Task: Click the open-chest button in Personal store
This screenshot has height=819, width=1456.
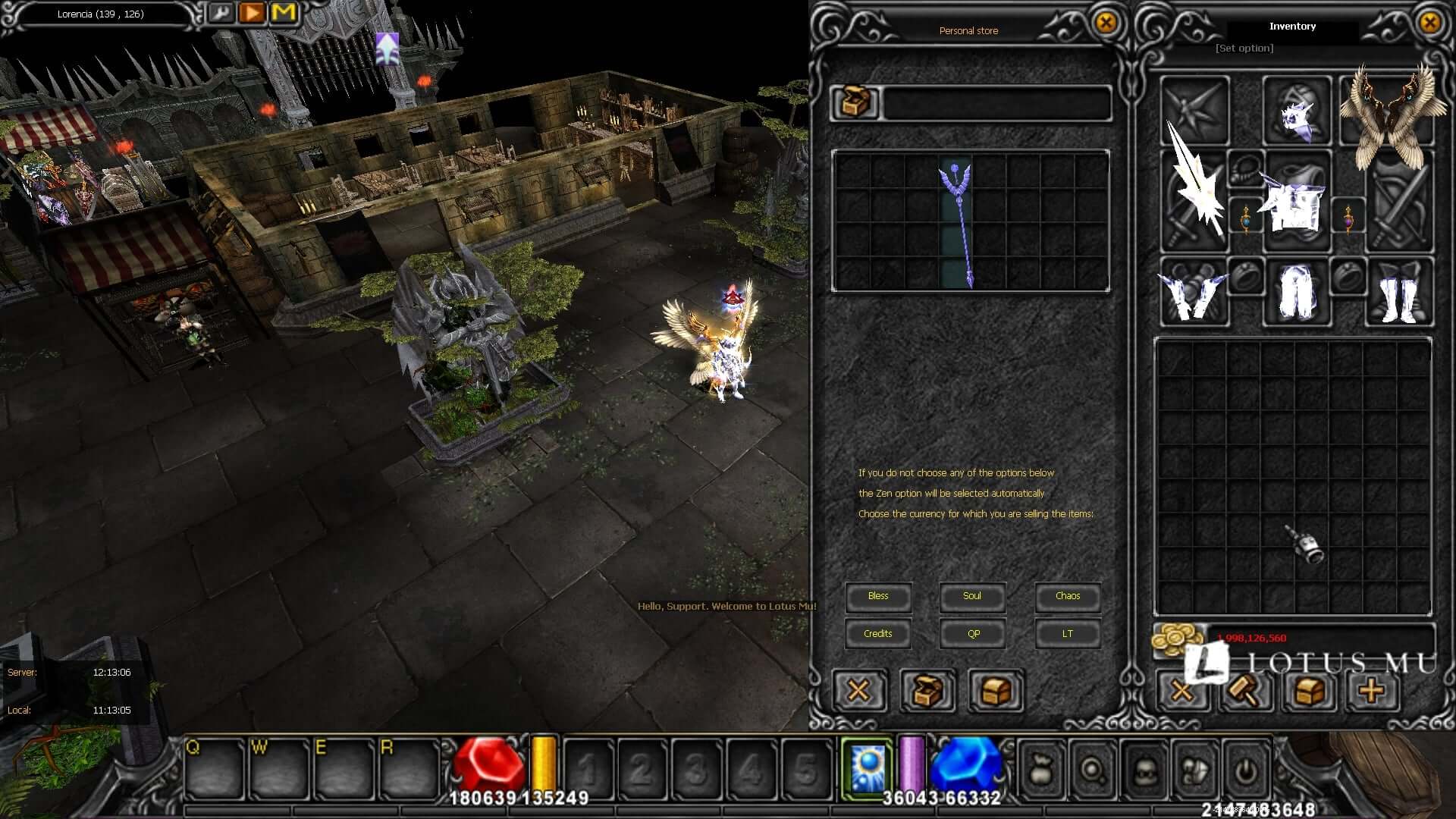Action: tap(927, 691)
